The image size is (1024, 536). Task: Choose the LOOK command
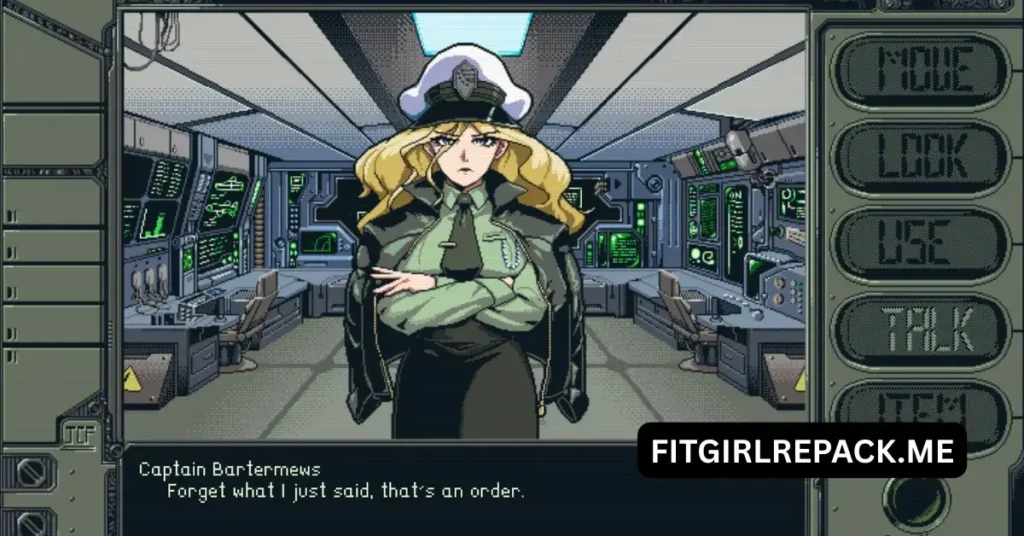pos(924,157)
